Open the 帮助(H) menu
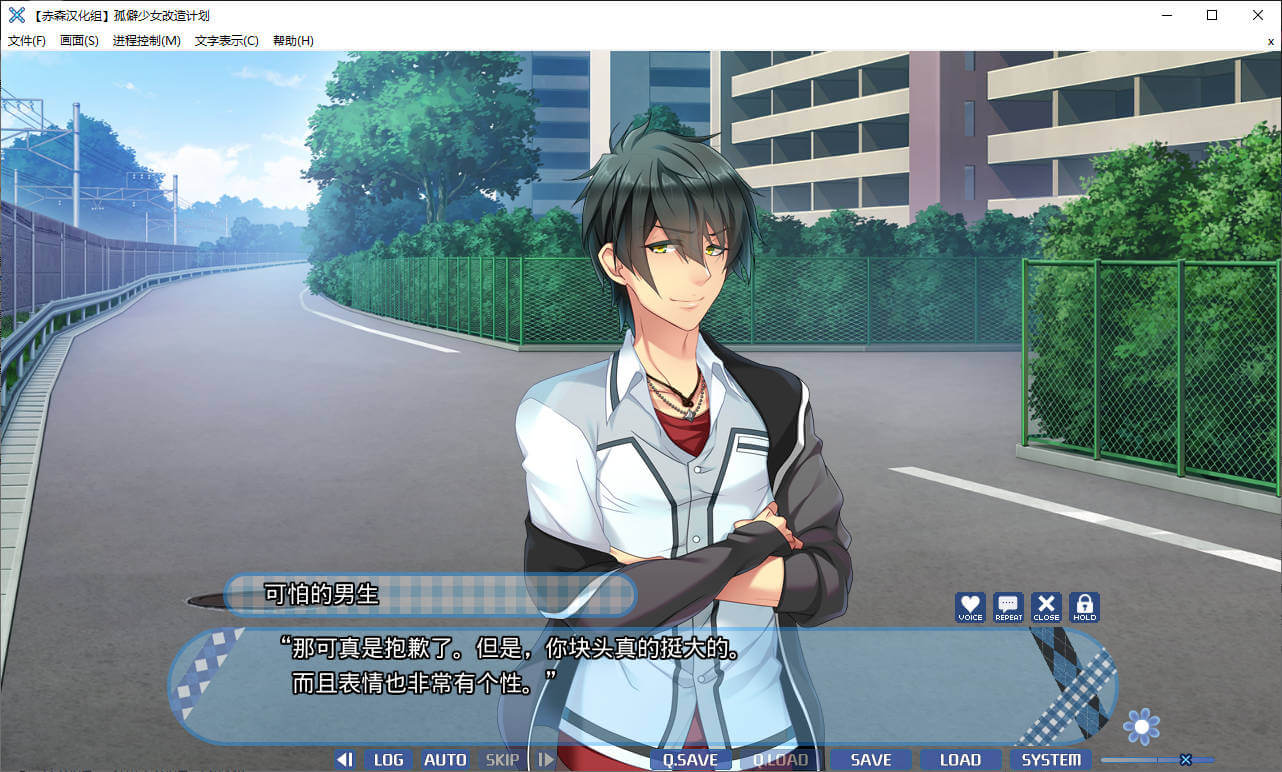 tap(293, 41)
